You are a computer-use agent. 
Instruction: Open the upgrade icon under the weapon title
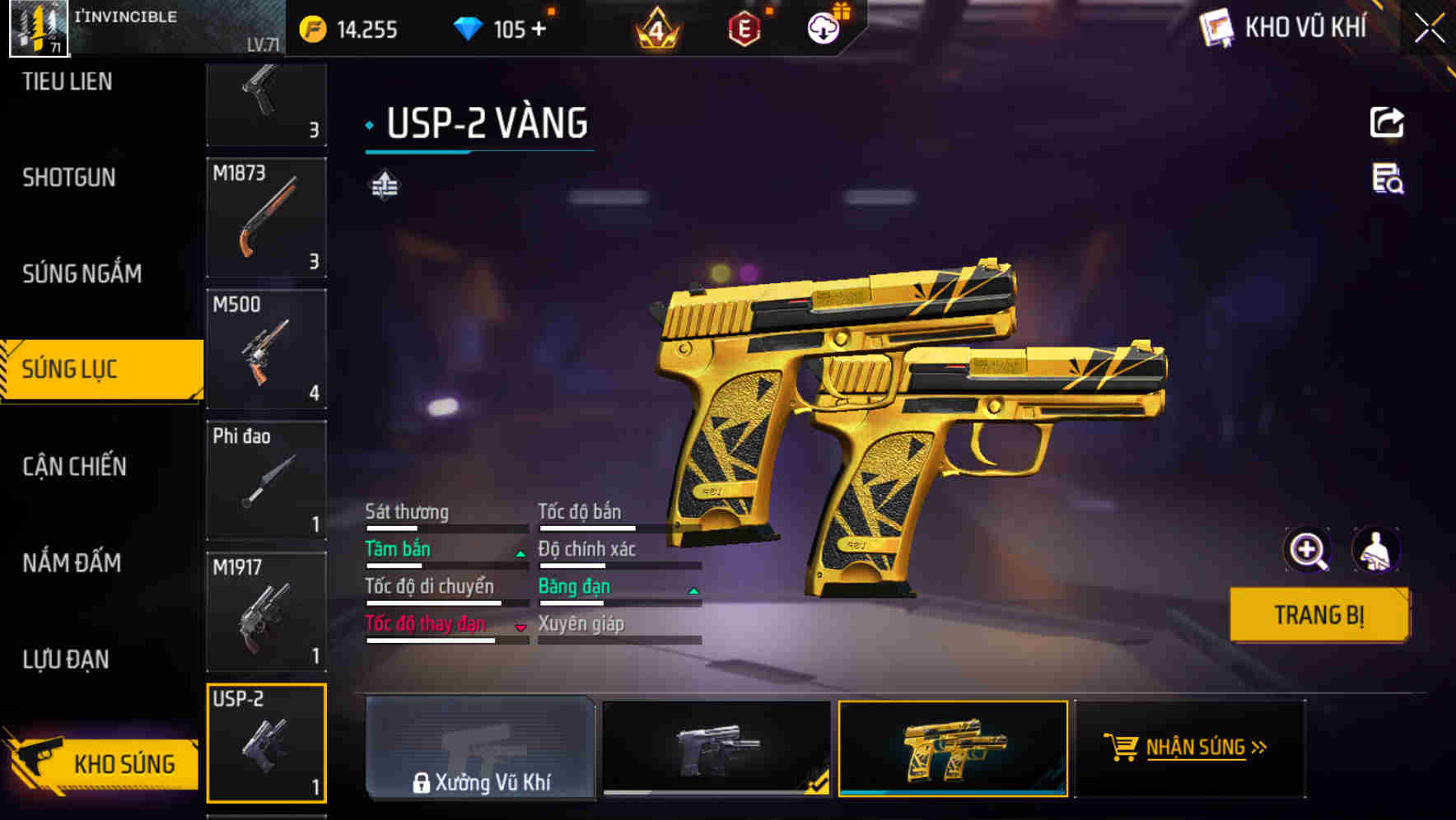[384, 186]
